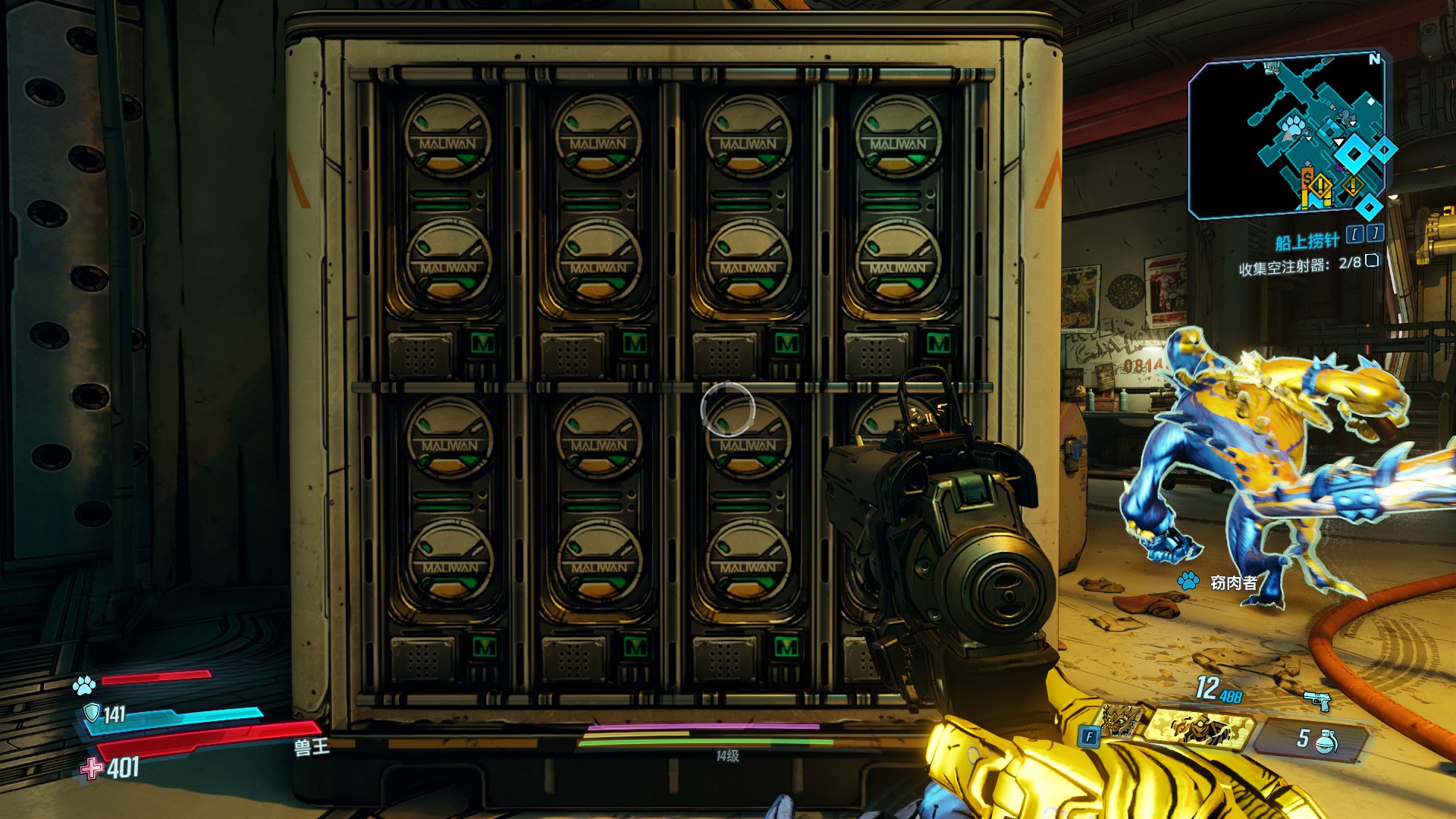Select the 船上捞针 mission title
Viewport: 1456px width, 819px height.
pyautogui.click(x=1307, y=242)
